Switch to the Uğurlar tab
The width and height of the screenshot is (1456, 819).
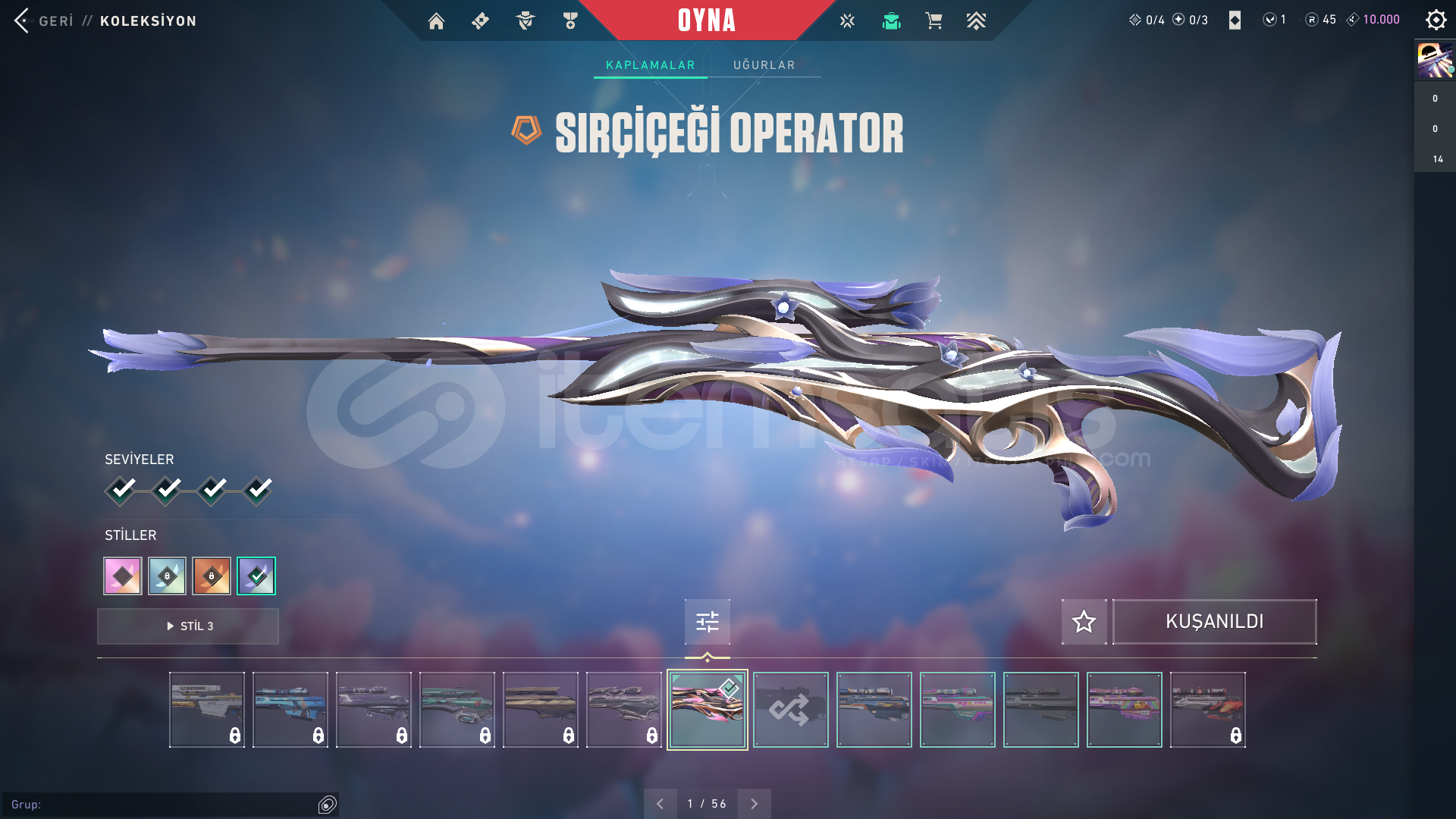tap(764, 65)
